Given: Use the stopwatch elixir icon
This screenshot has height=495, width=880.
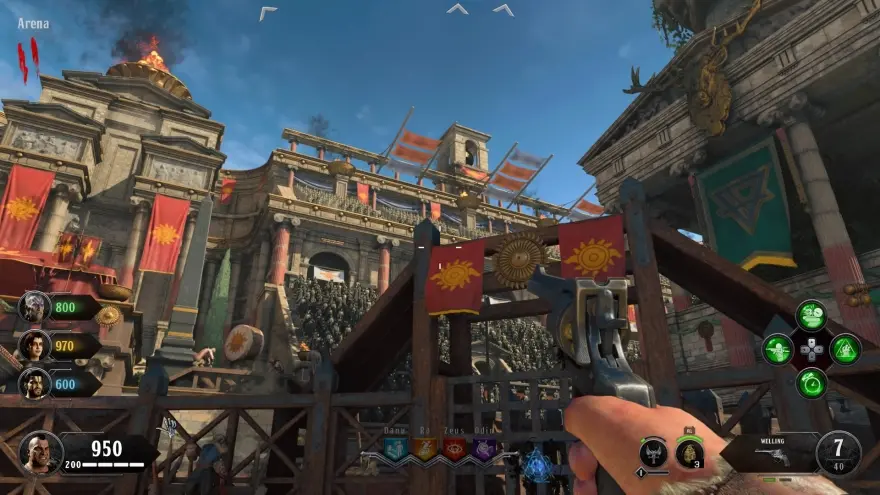Looking at the screenshot, I should [x=811, y=382].
